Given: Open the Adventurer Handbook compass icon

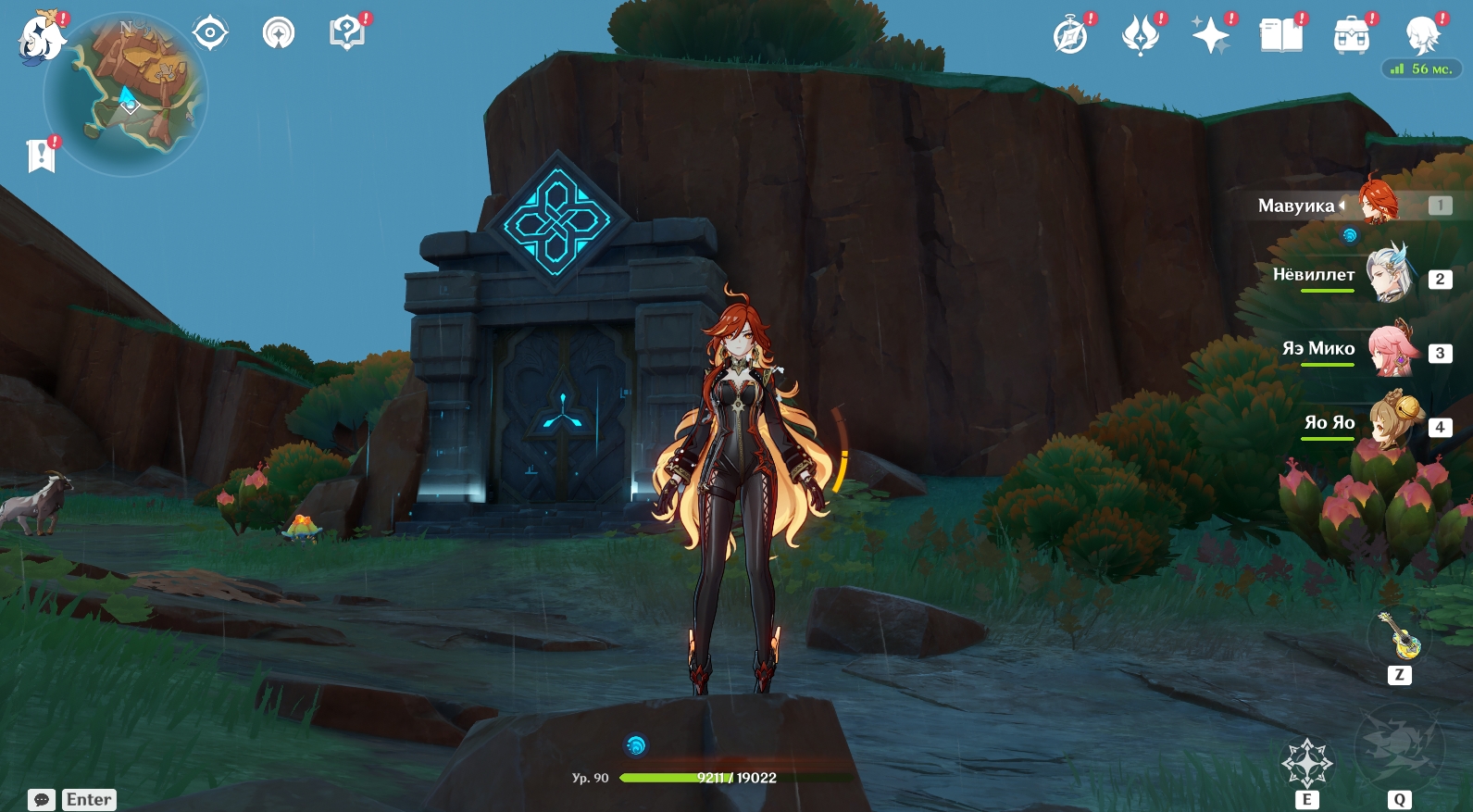Looking at the screenshot, I should 1070,37.
